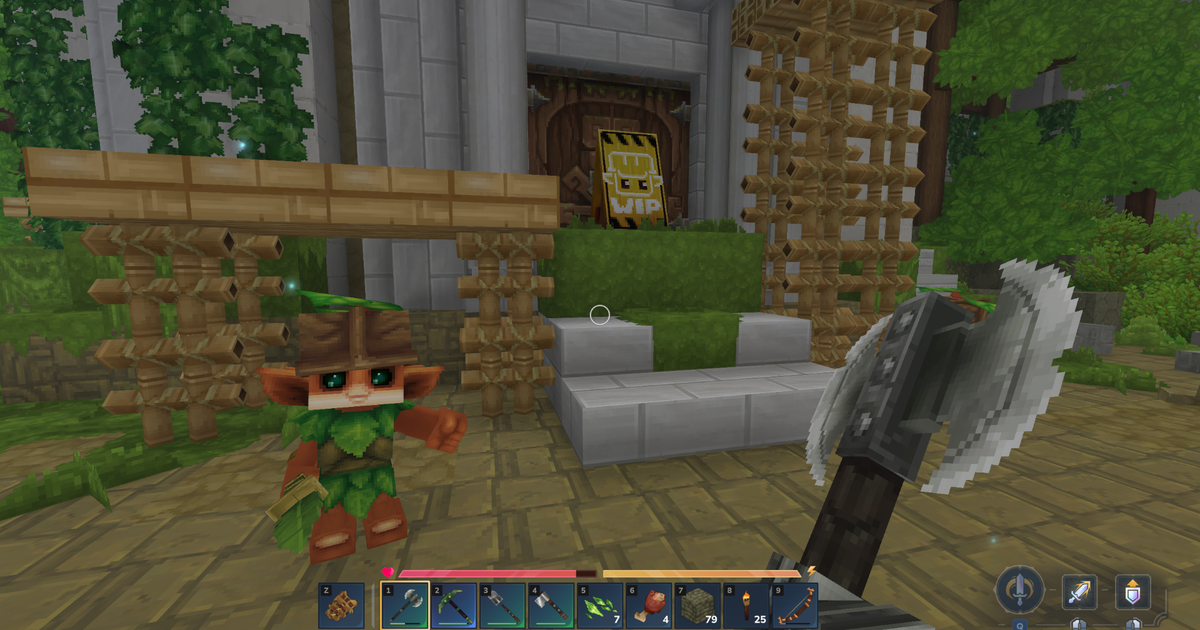Select the shovel in hotbar slot 3
Image resolution: width=1200 pixels, height=630 pixels.
click(503, 606)
